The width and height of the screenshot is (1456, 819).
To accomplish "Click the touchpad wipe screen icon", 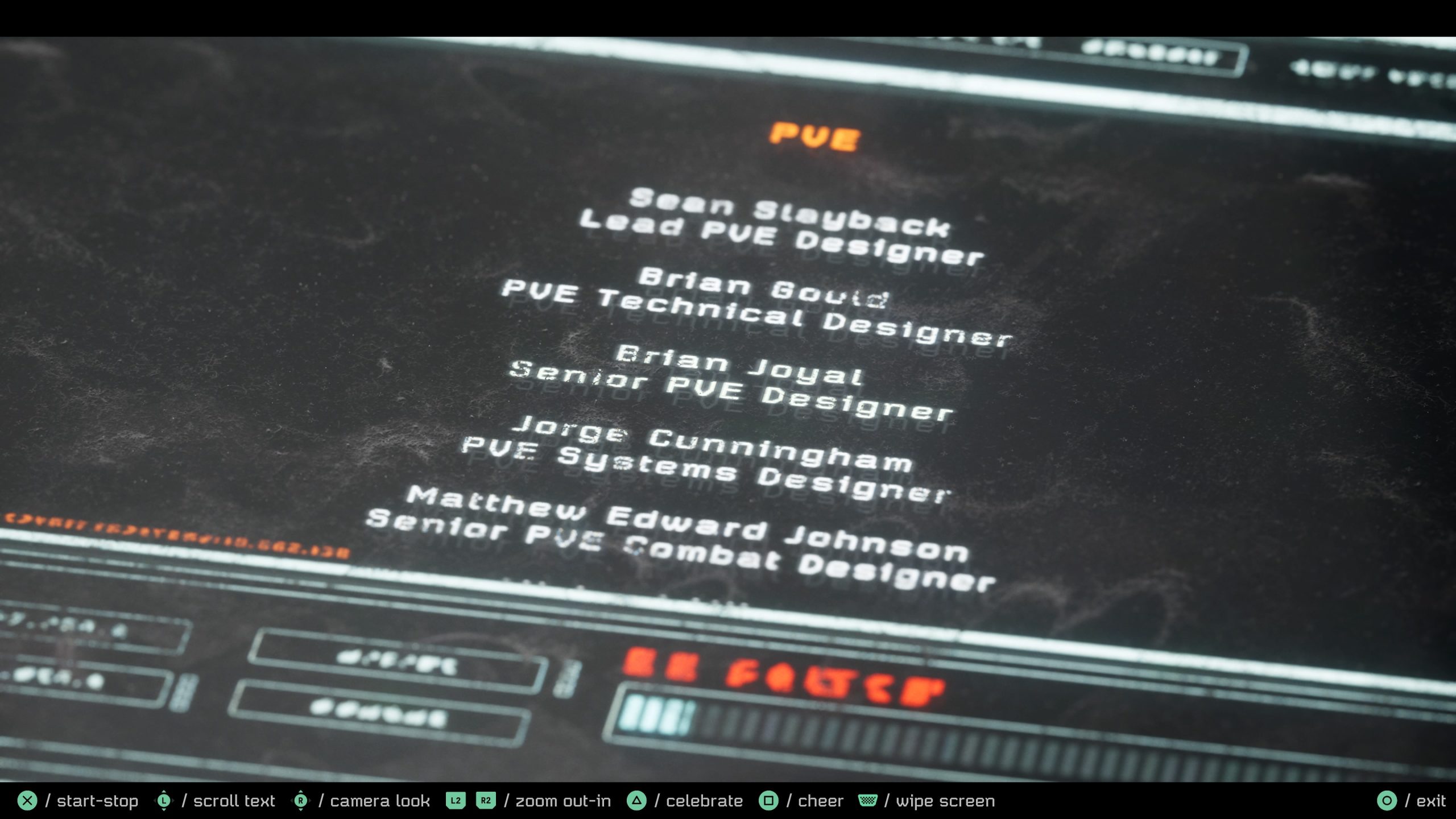I will (867, 801).
